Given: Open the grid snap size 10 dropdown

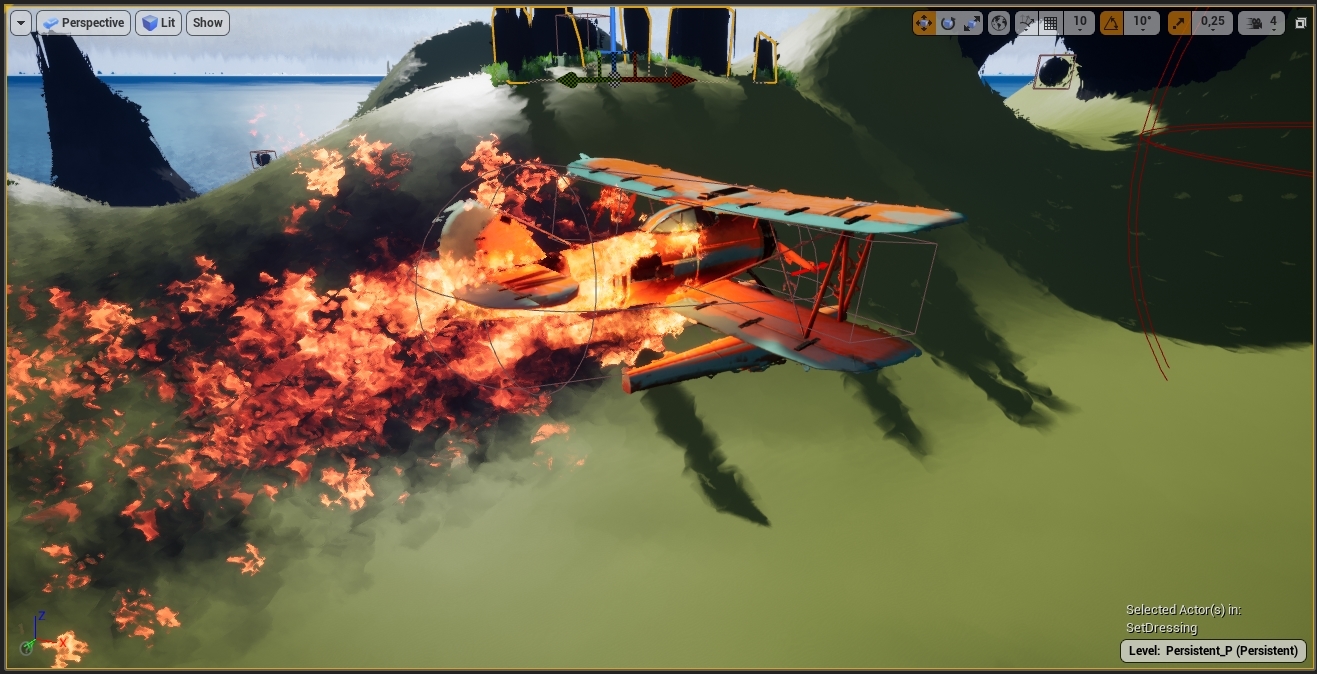Looking at the screenshot, I should 1079,22.
